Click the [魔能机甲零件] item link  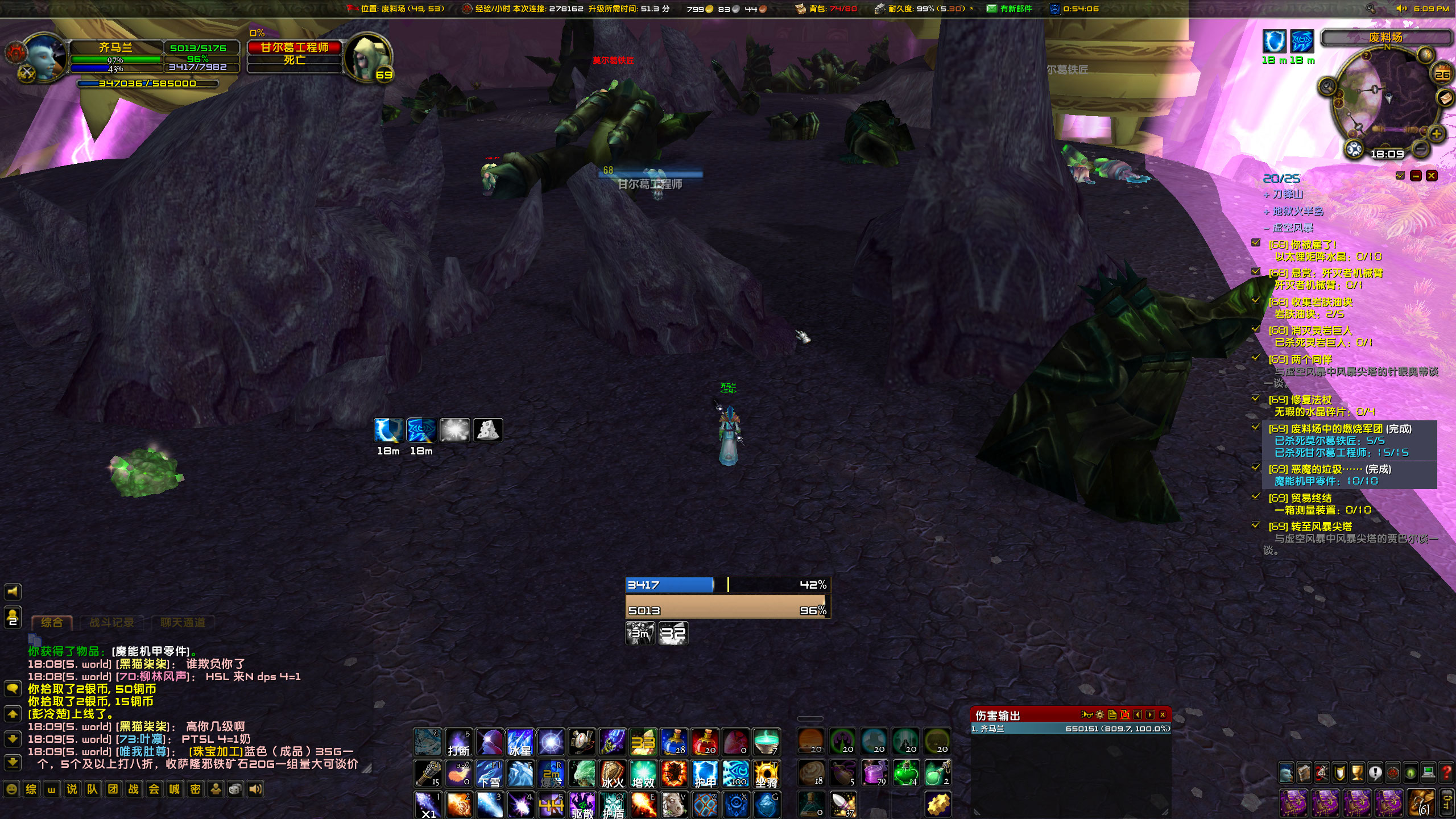point(152,652)
